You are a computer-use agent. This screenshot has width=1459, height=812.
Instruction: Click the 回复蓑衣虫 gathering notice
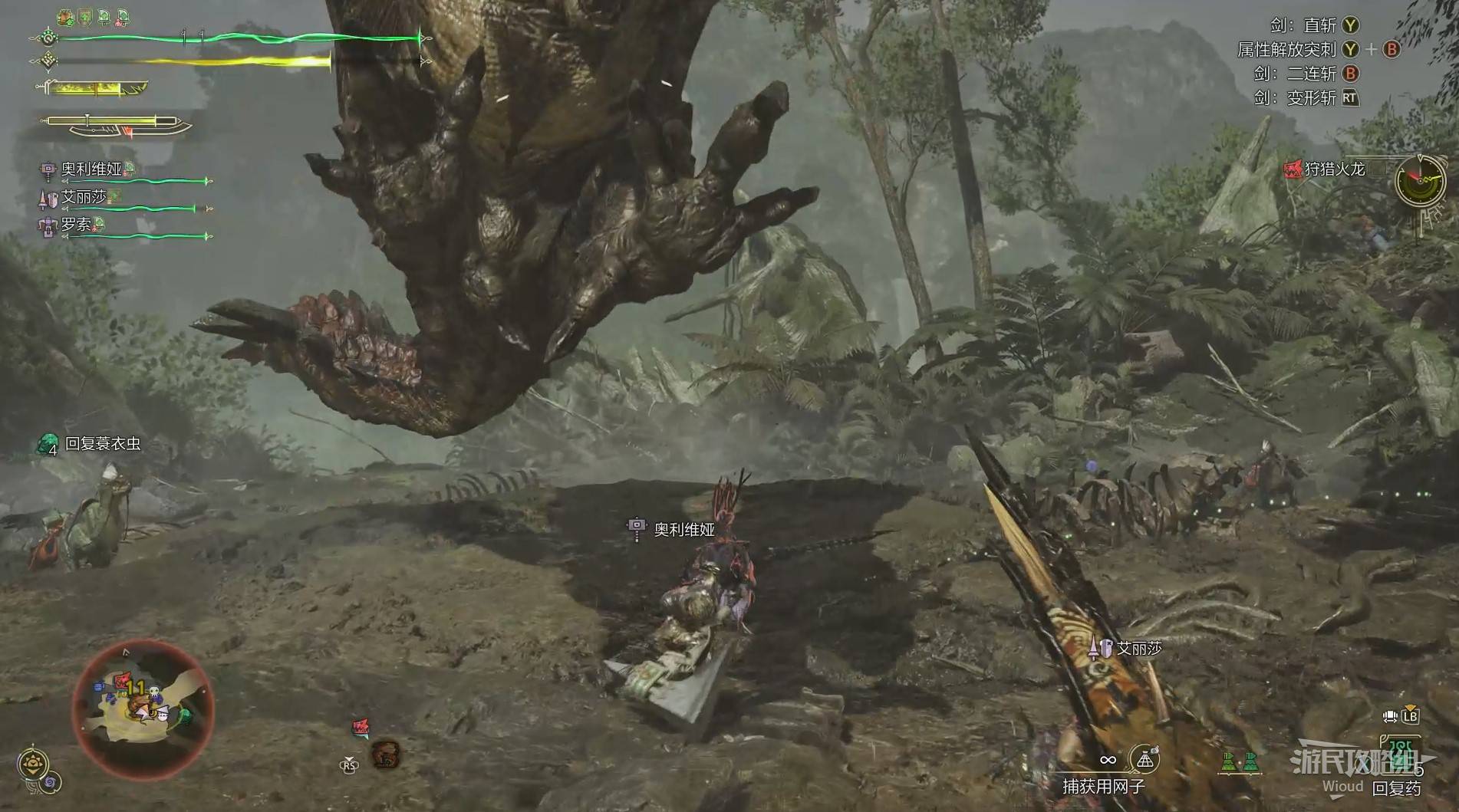point(103,444)
